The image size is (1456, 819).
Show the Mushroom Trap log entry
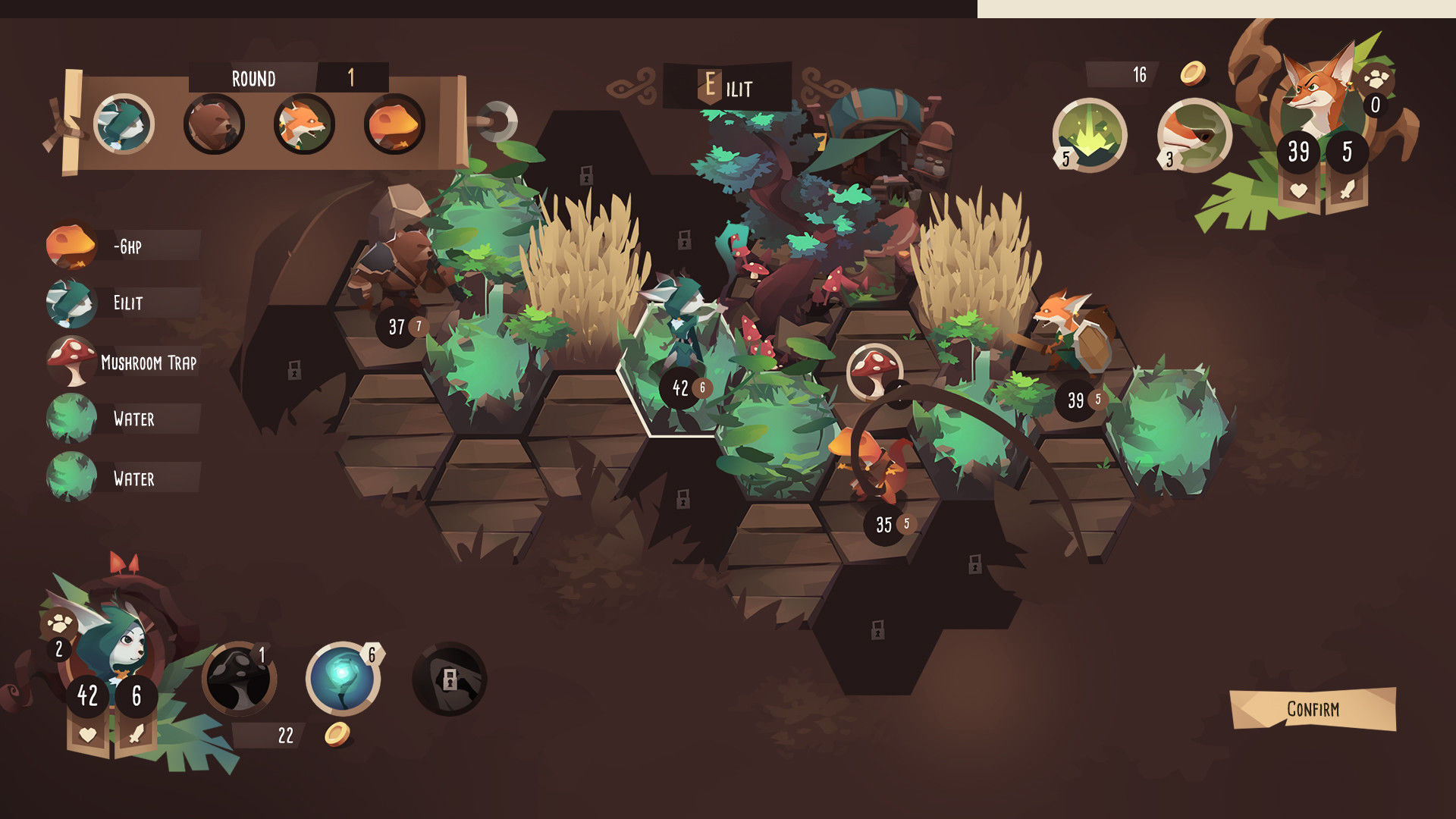tap(125, 362)
